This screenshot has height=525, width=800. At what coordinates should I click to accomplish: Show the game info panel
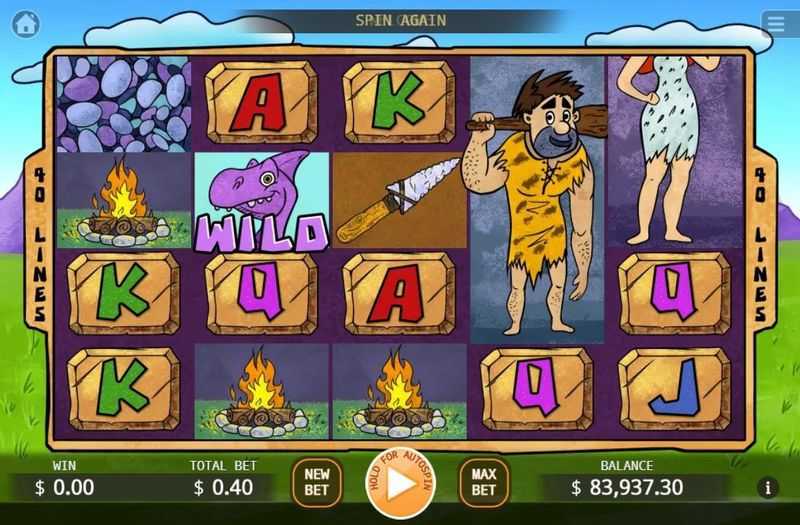click(768, 488)
